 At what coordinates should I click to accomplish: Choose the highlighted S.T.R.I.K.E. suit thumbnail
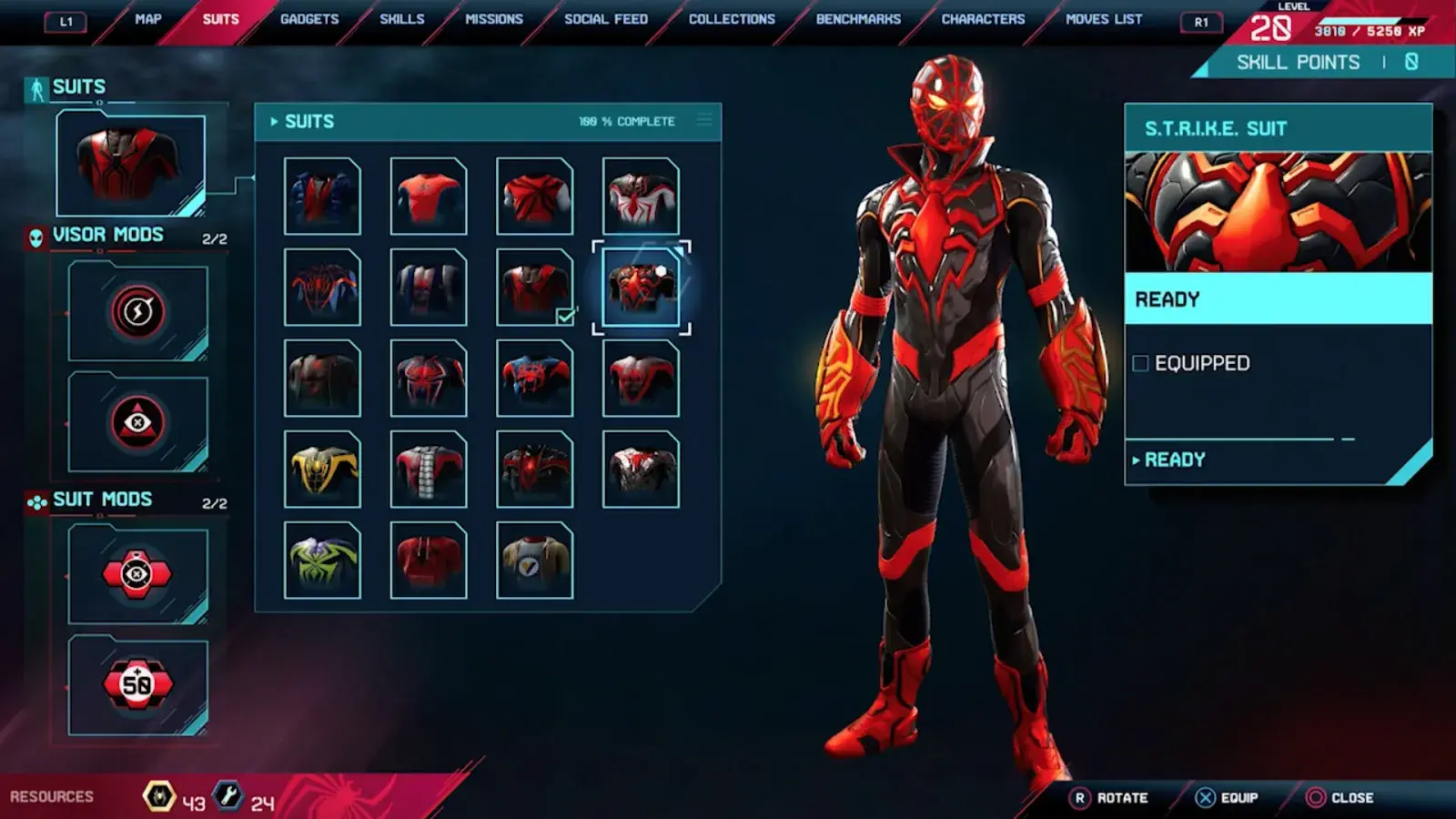coord(641,288)
